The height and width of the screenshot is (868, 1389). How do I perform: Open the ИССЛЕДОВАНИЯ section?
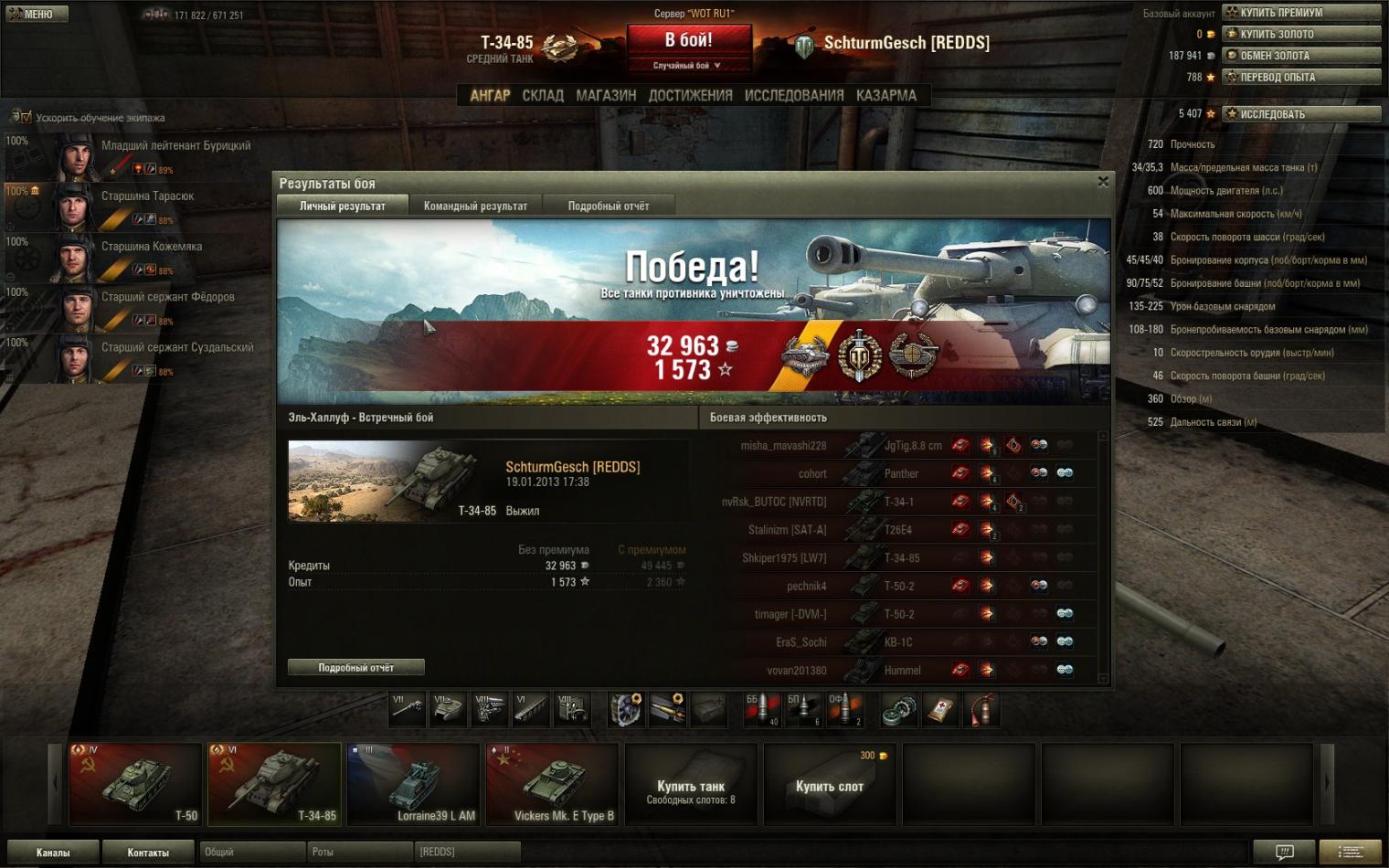(x=794, y=95)
